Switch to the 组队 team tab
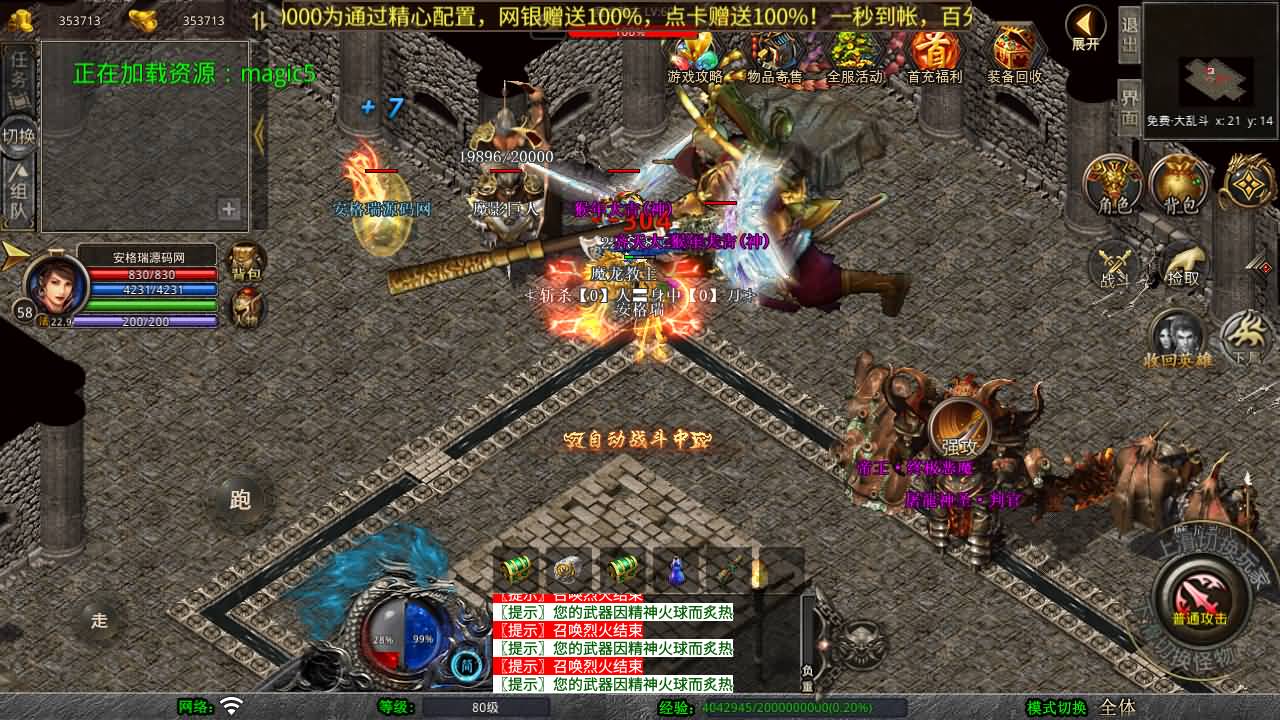The image size is (1280, 720). [x=18, y=195]
